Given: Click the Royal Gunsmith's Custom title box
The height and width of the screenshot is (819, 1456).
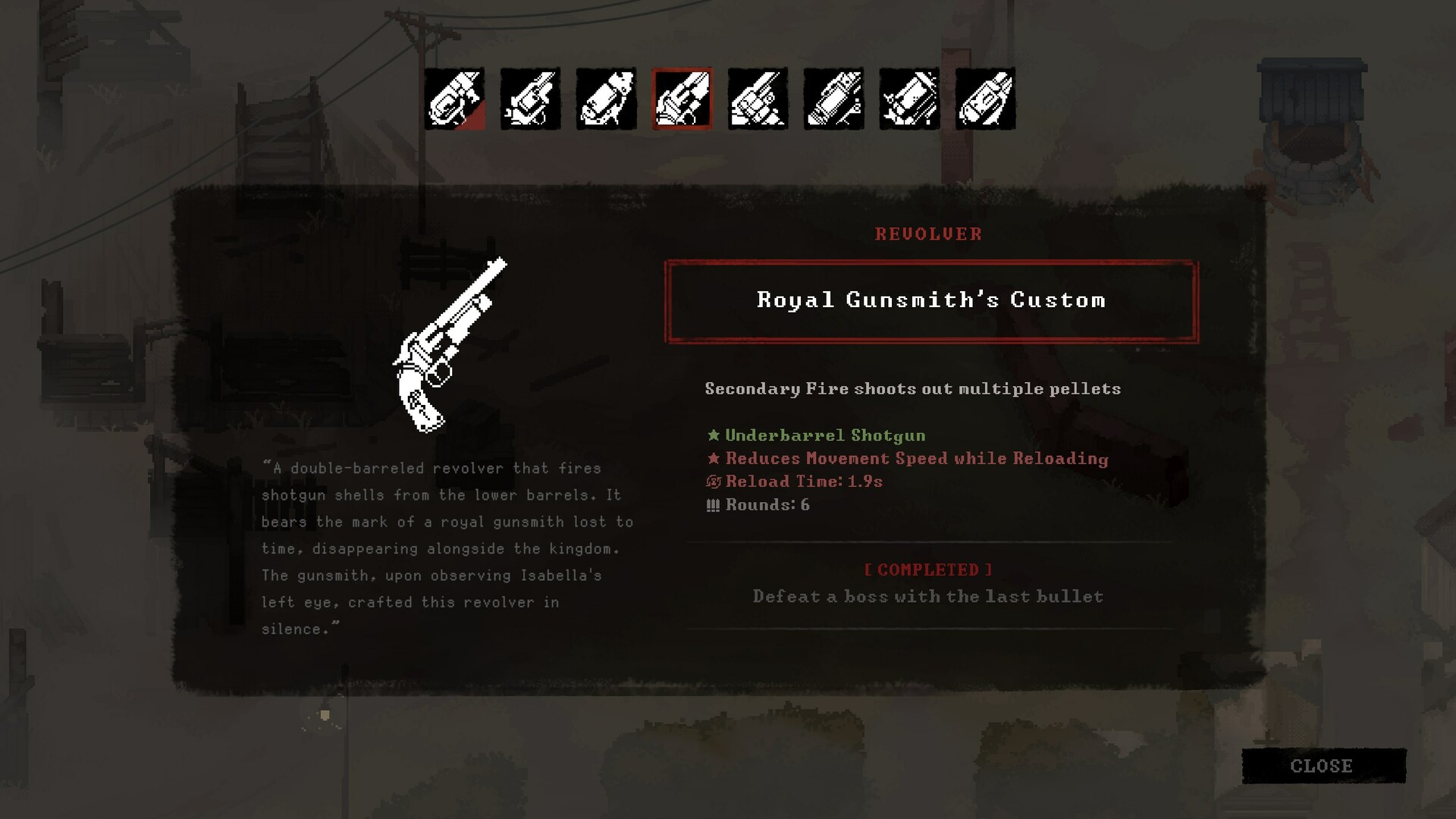Looking at the screenshot, I should [930, 300].
